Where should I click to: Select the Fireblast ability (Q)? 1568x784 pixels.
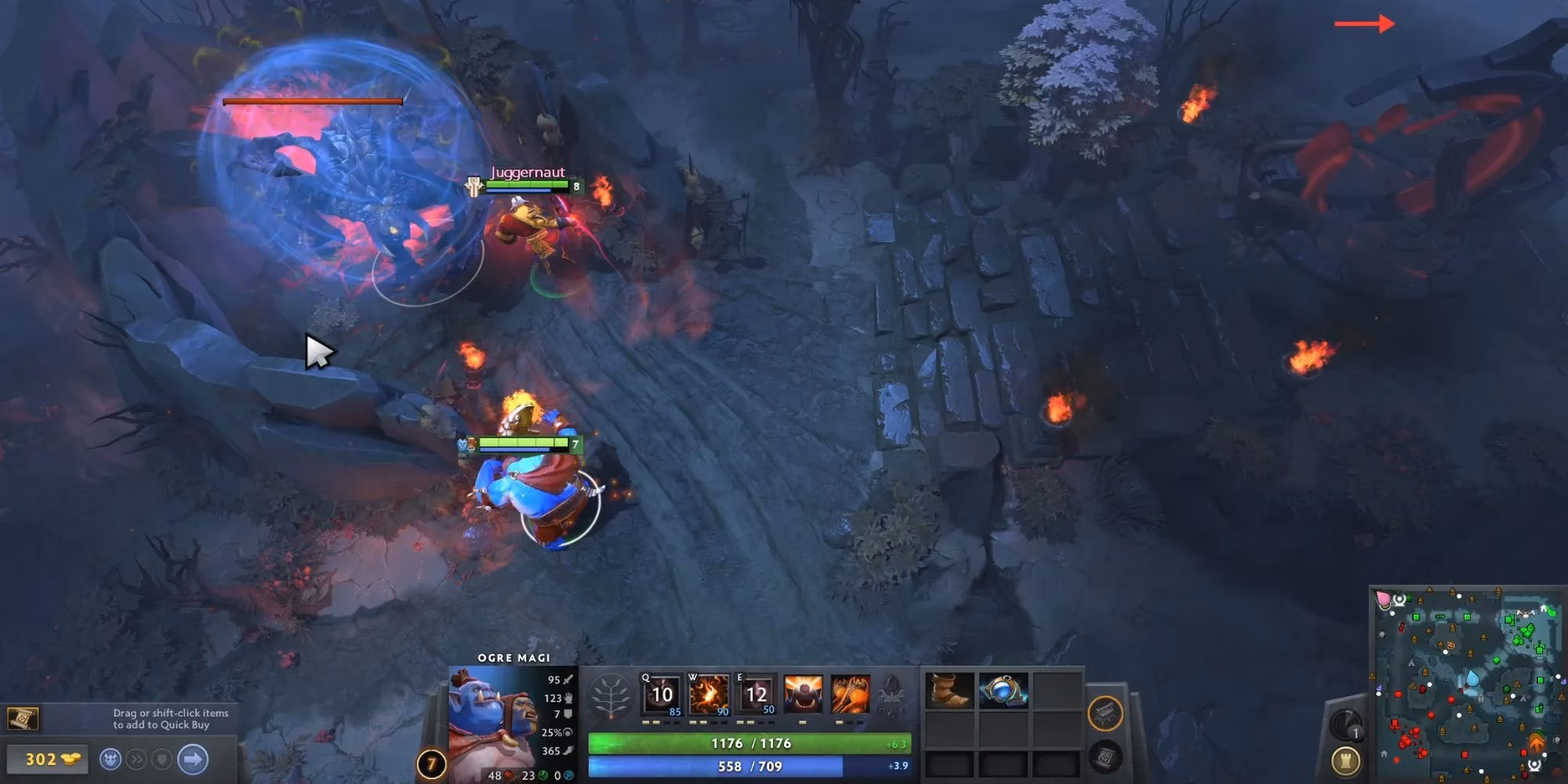tap(661, 694)
